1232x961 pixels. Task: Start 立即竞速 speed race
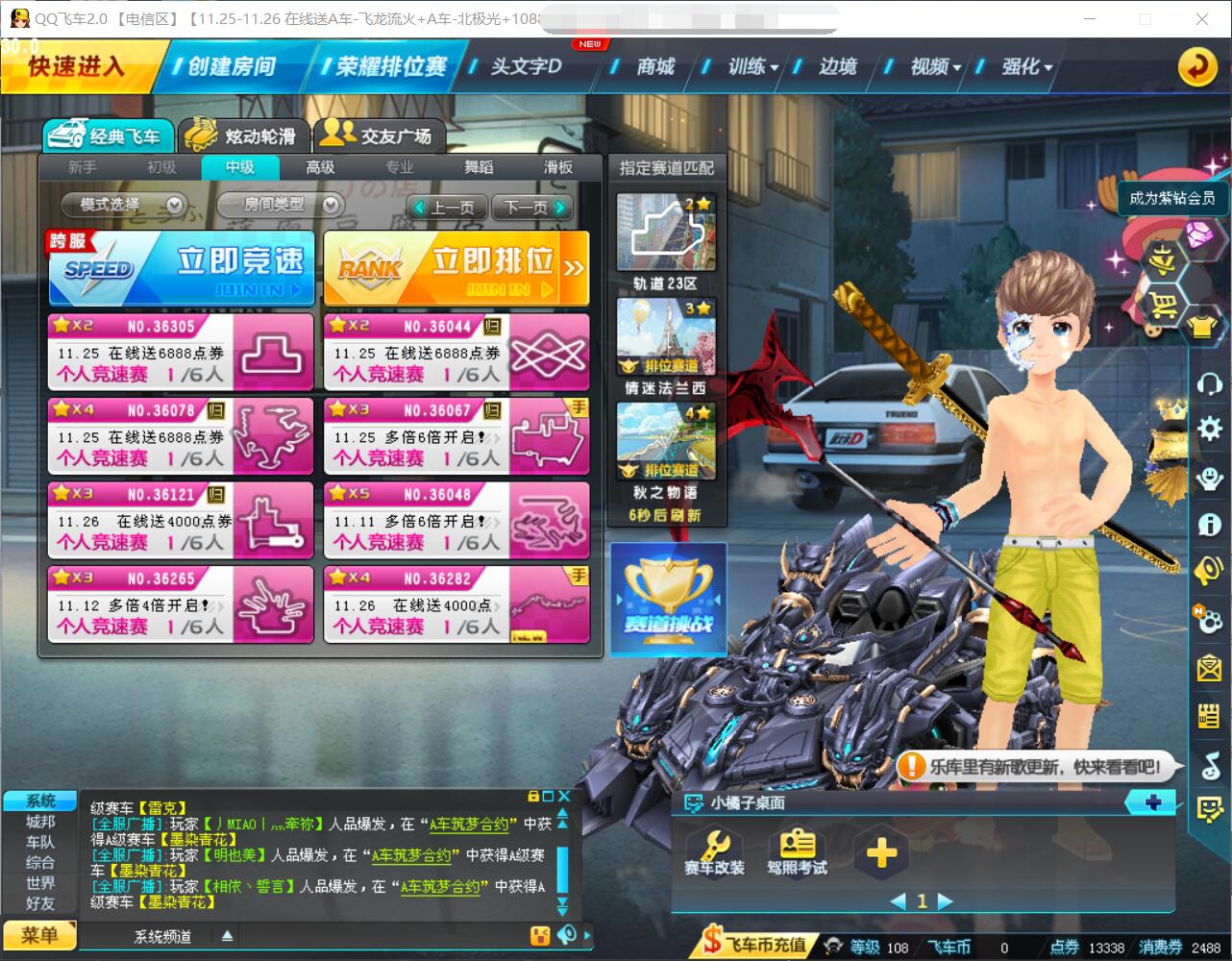[x=182, y=269]
